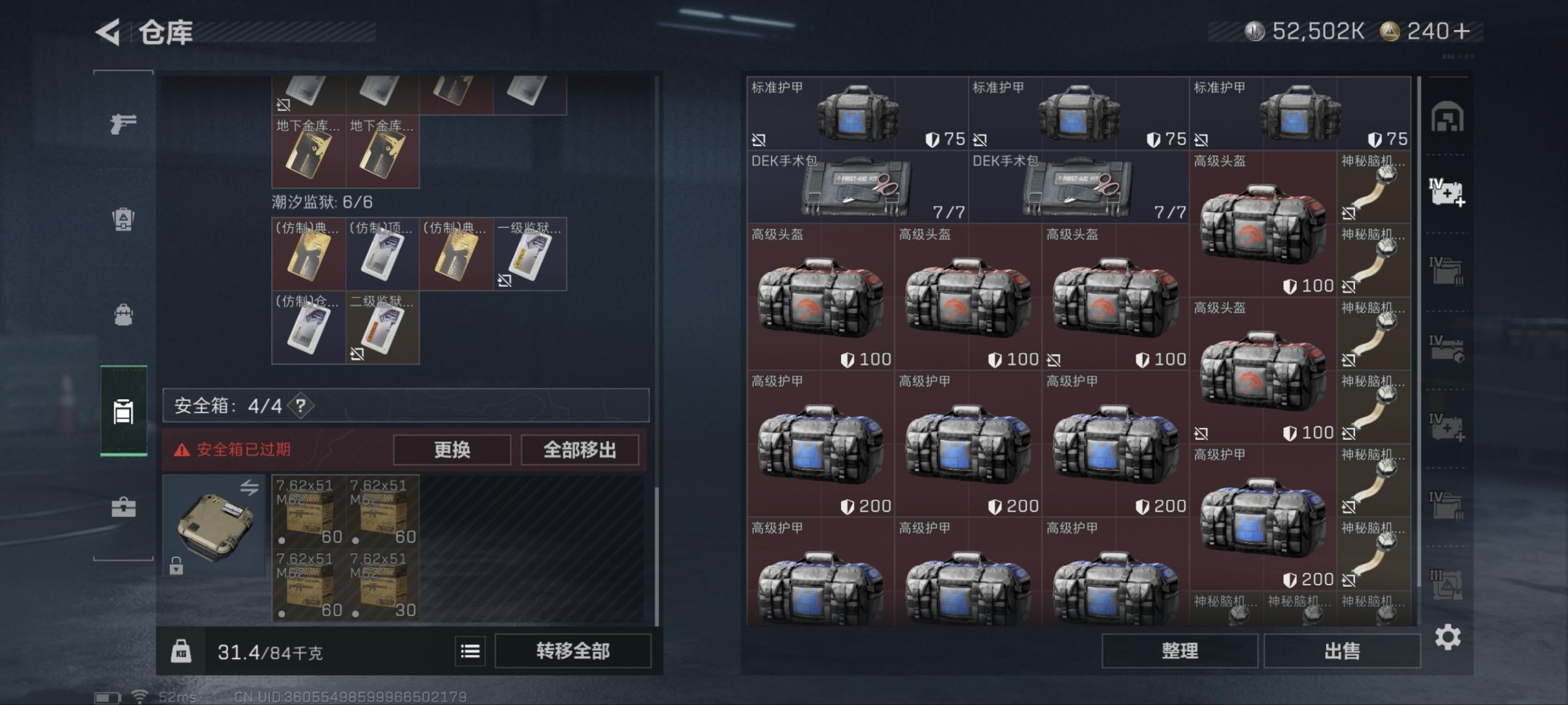Click the 出售 sell button
Screen dimensions: 1568x705
[1341, 650]
